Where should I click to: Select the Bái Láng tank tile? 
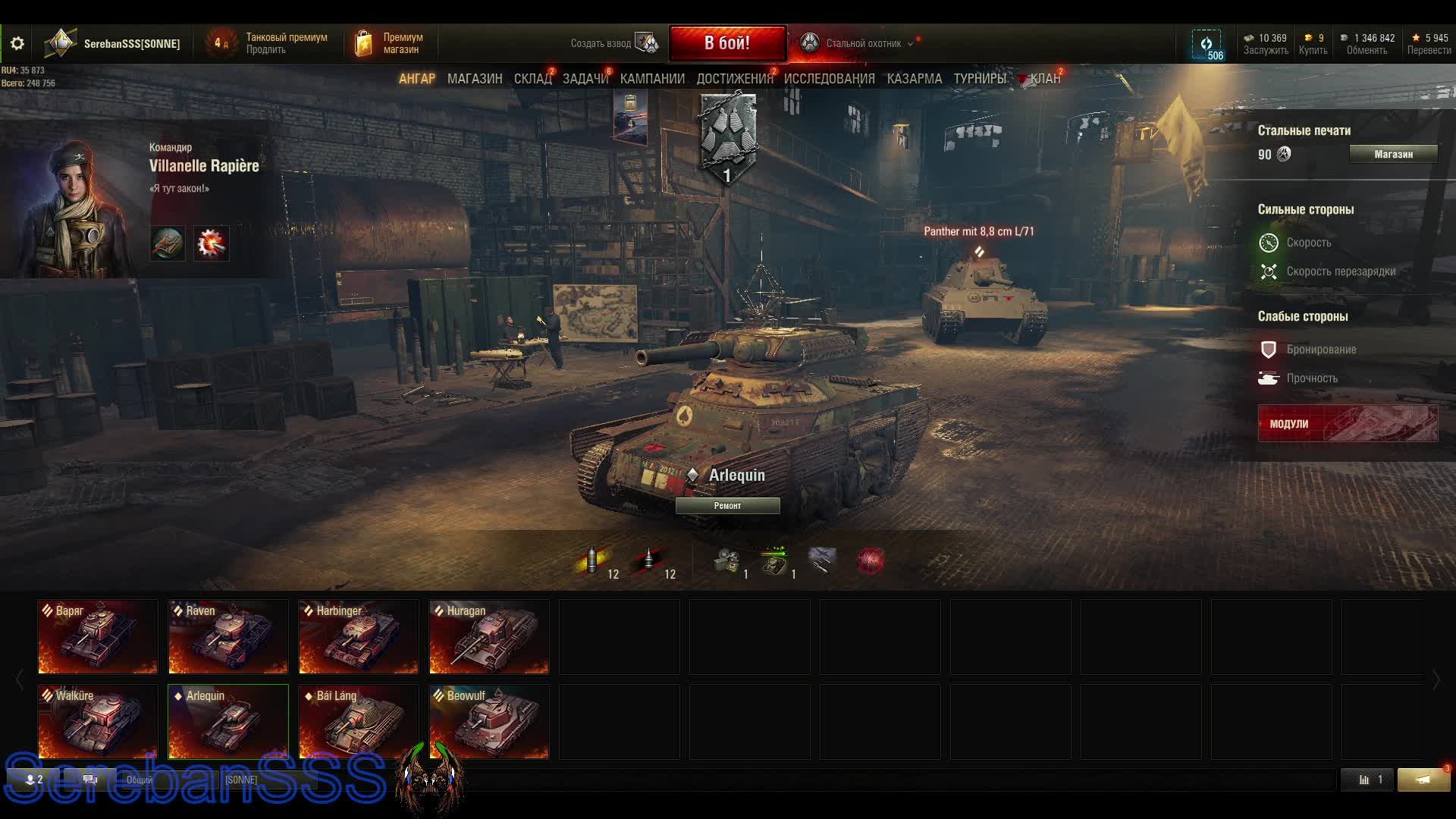[x=359, y=722]
